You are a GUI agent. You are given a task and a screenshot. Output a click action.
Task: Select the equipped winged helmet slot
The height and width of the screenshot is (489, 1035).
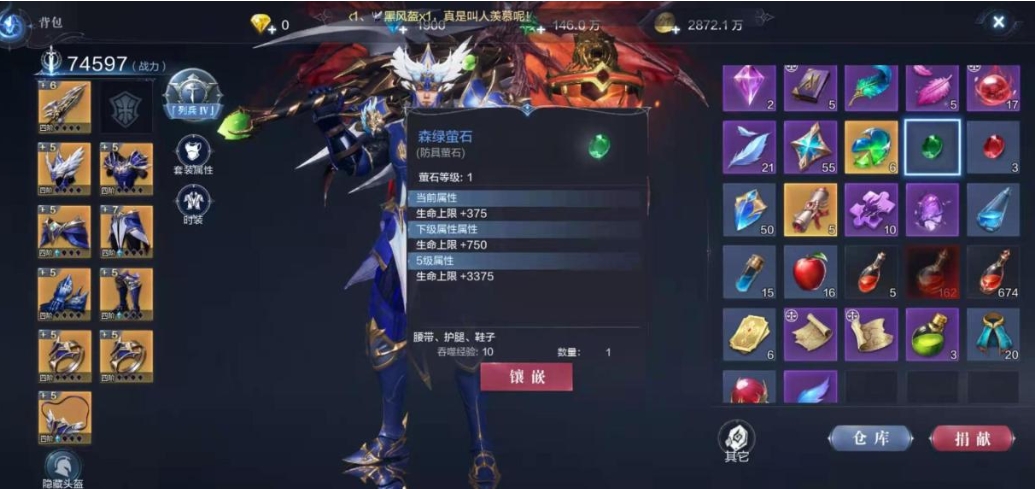pos(64,168)
